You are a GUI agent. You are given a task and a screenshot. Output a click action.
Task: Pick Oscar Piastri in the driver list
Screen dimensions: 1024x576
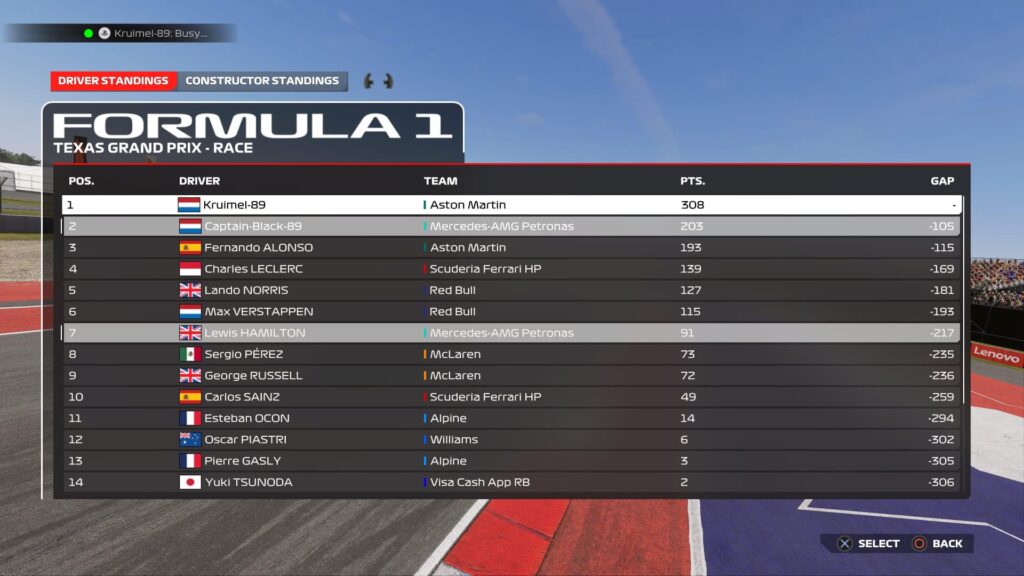[511, 439]
